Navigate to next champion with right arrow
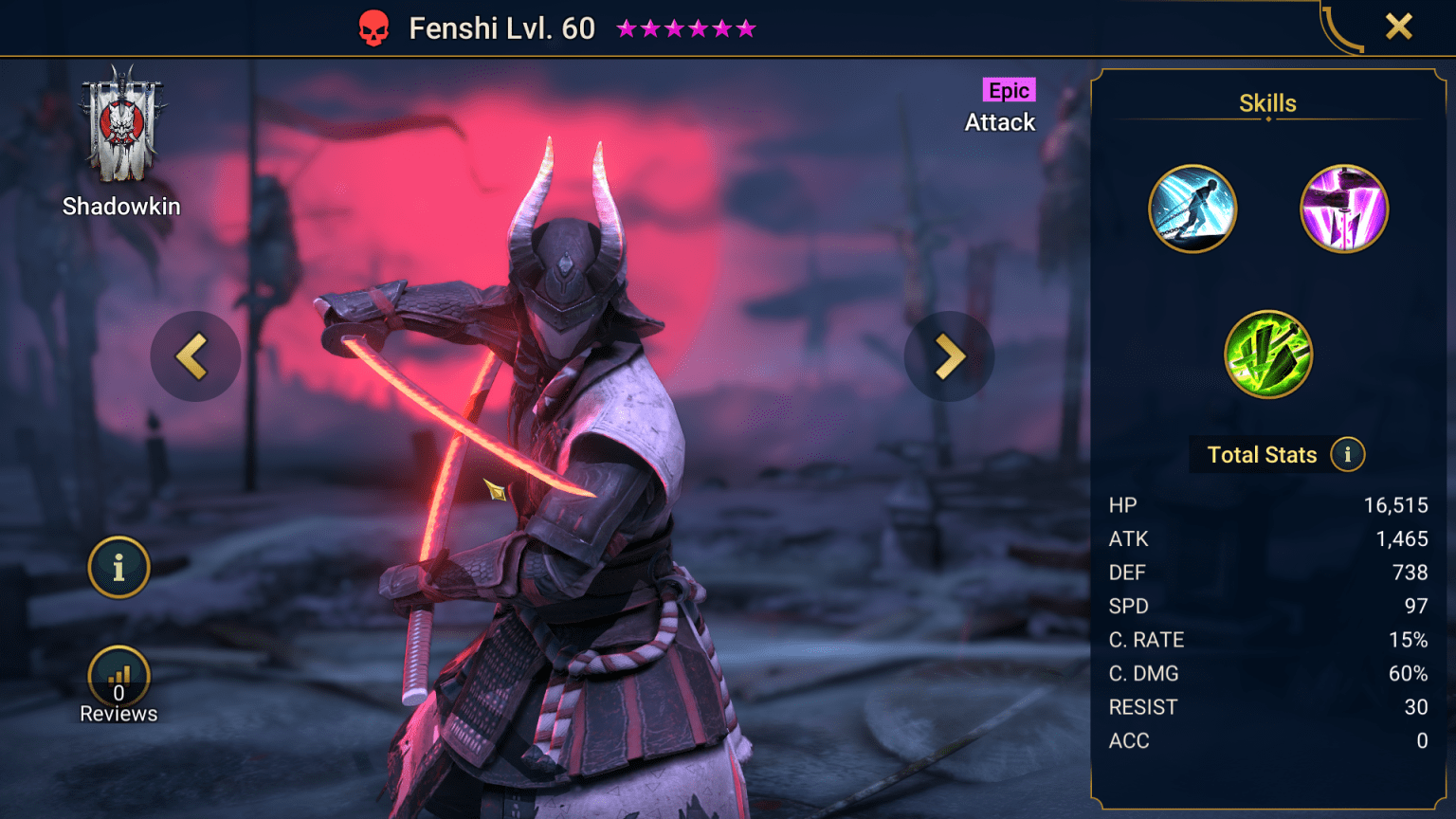This screenshot has width=1456, height=819. click(949, 355)
